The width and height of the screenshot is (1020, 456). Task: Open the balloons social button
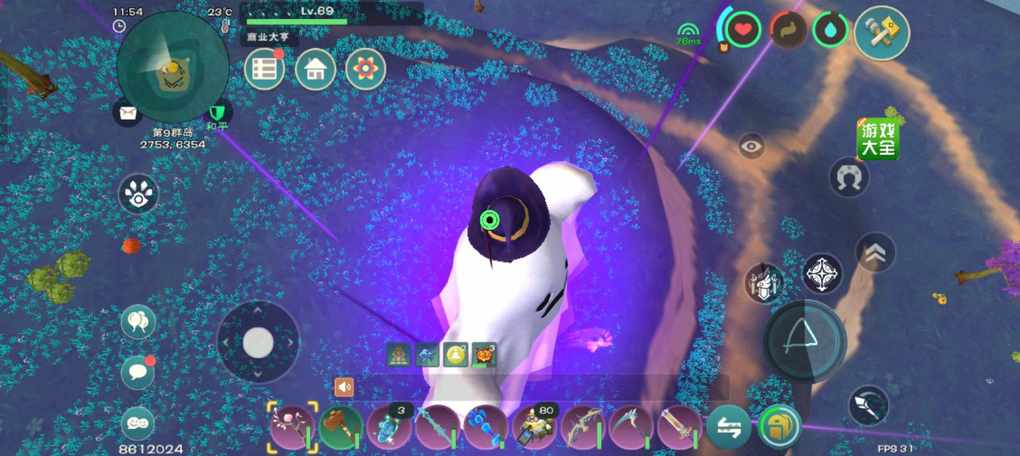coord(138,322)
